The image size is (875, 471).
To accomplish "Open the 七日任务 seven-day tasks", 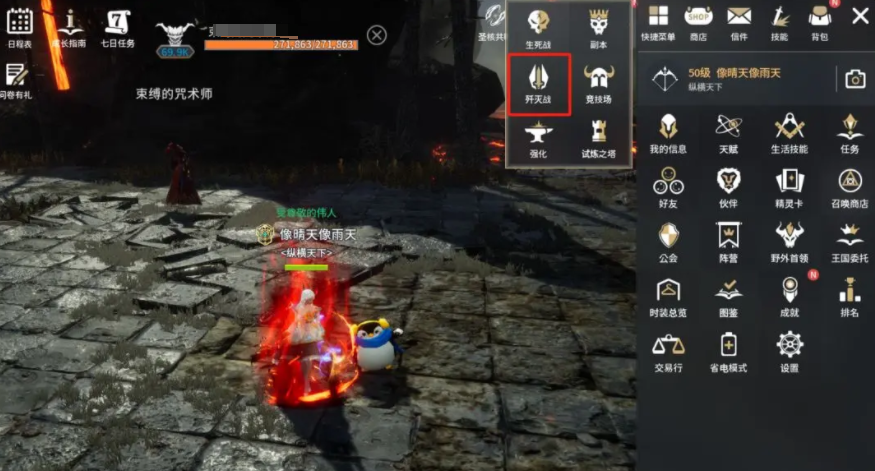I will [118, 26].
